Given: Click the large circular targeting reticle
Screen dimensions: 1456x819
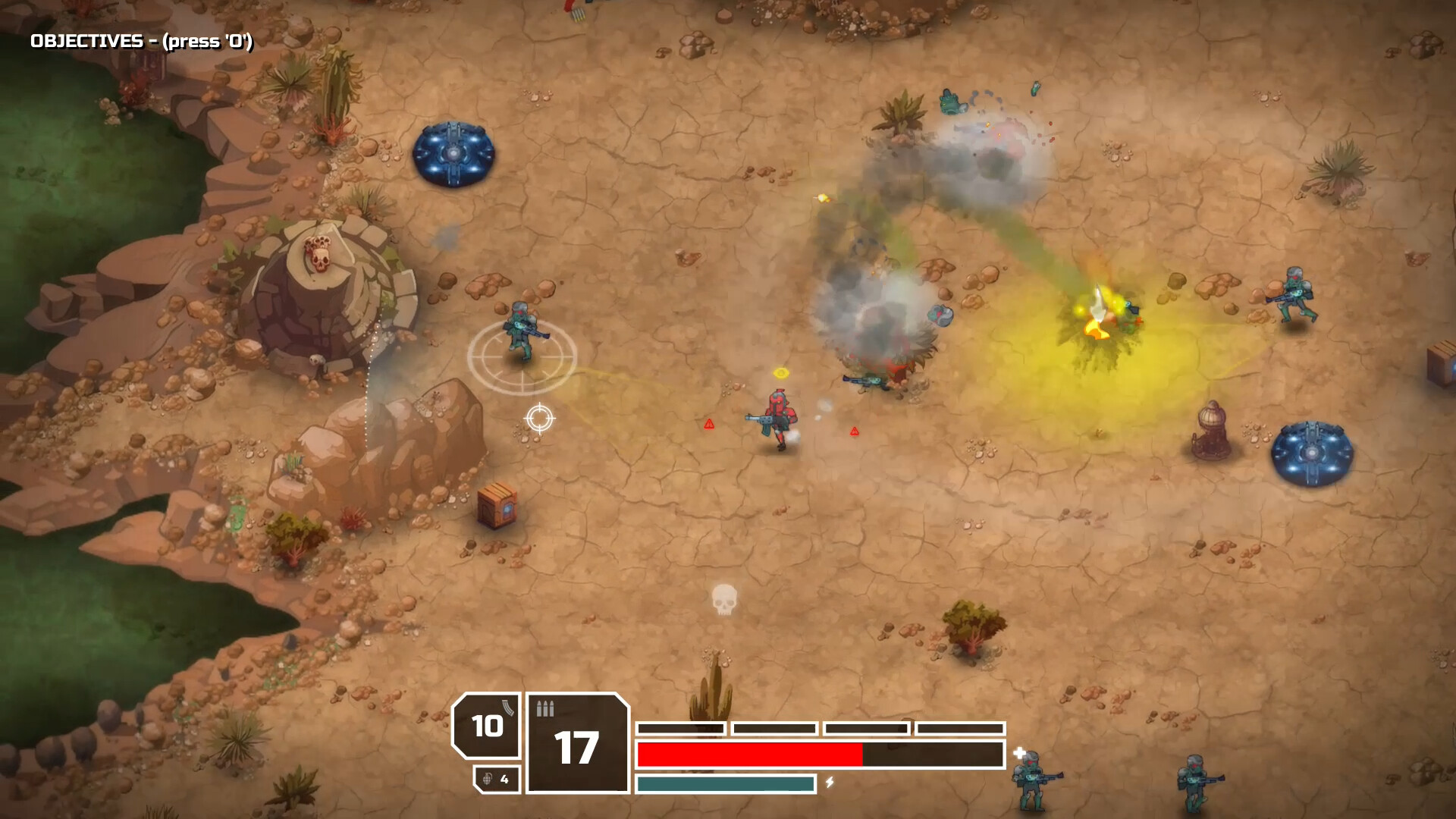Looking at the screenshot, I should 522,358.
